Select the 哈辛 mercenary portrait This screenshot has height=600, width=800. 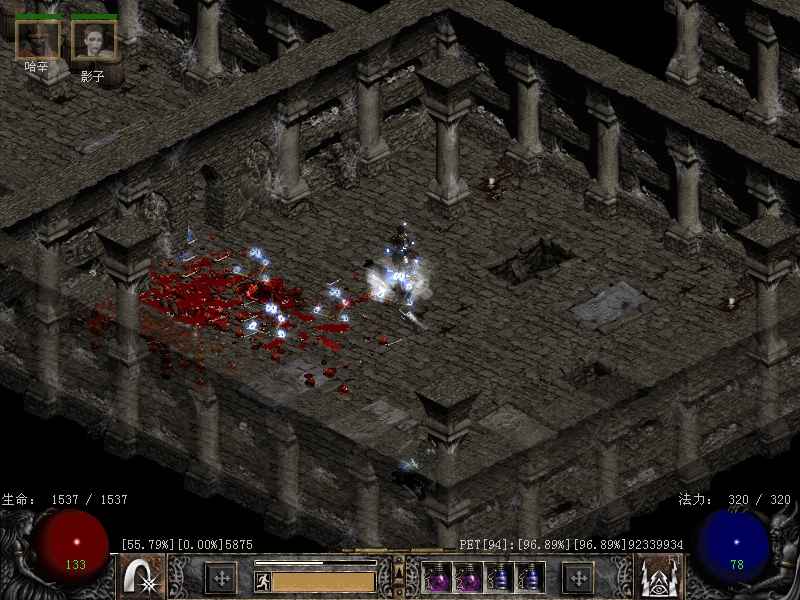click(x=37, y=38)
